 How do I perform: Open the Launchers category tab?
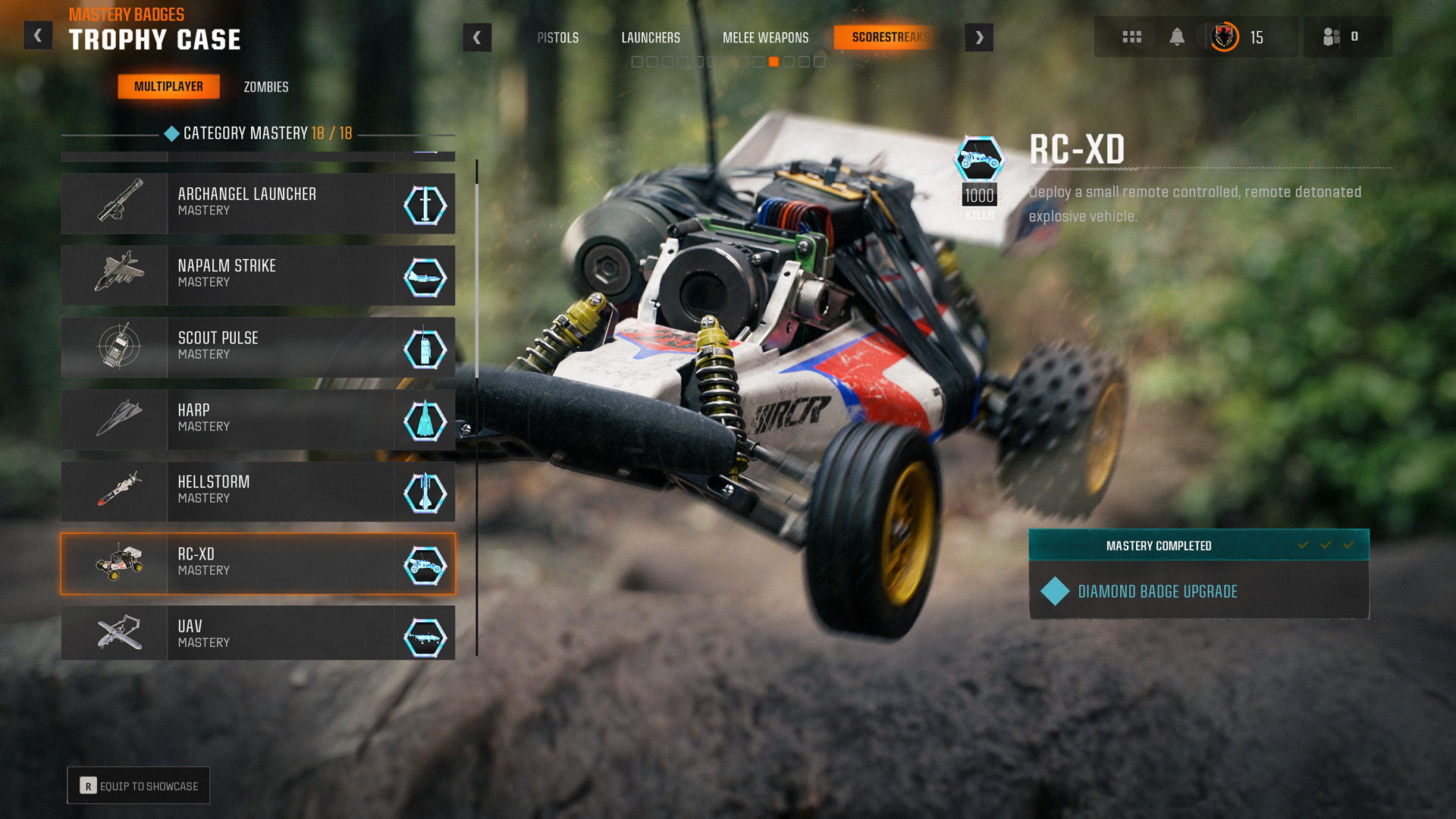pyautogui.click(x=650, y=38)
